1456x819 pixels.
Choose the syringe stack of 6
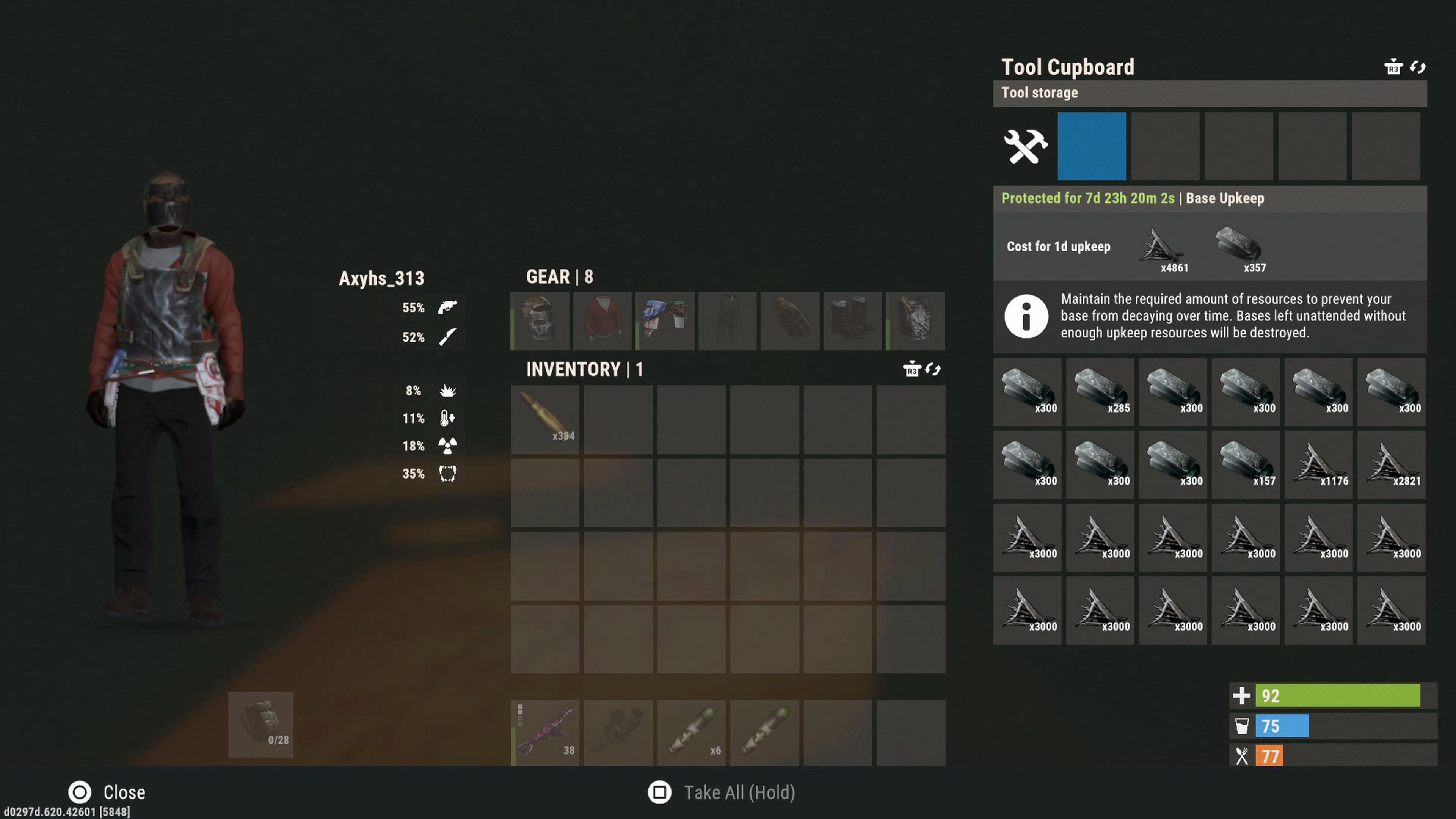tap(691, 733)
